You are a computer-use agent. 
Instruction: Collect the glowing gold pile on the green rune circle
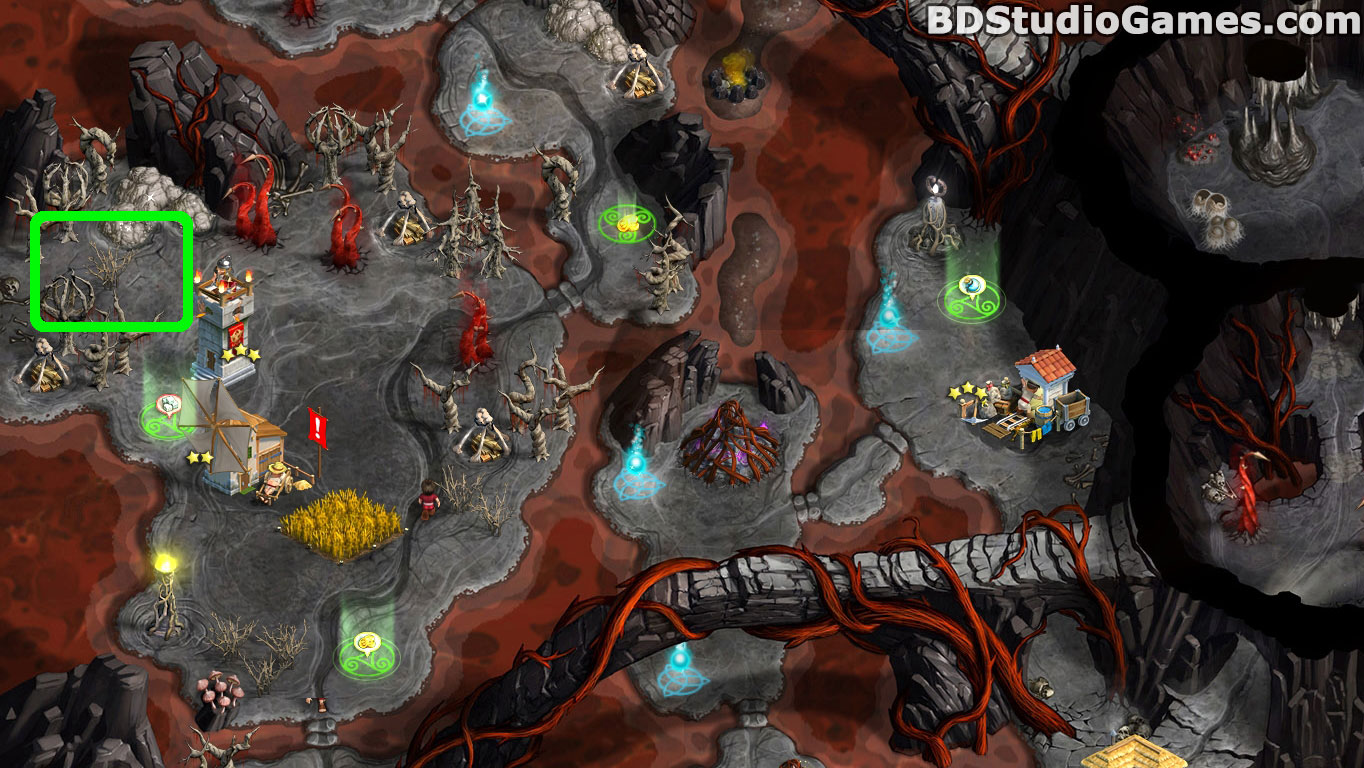pos(627,222)
